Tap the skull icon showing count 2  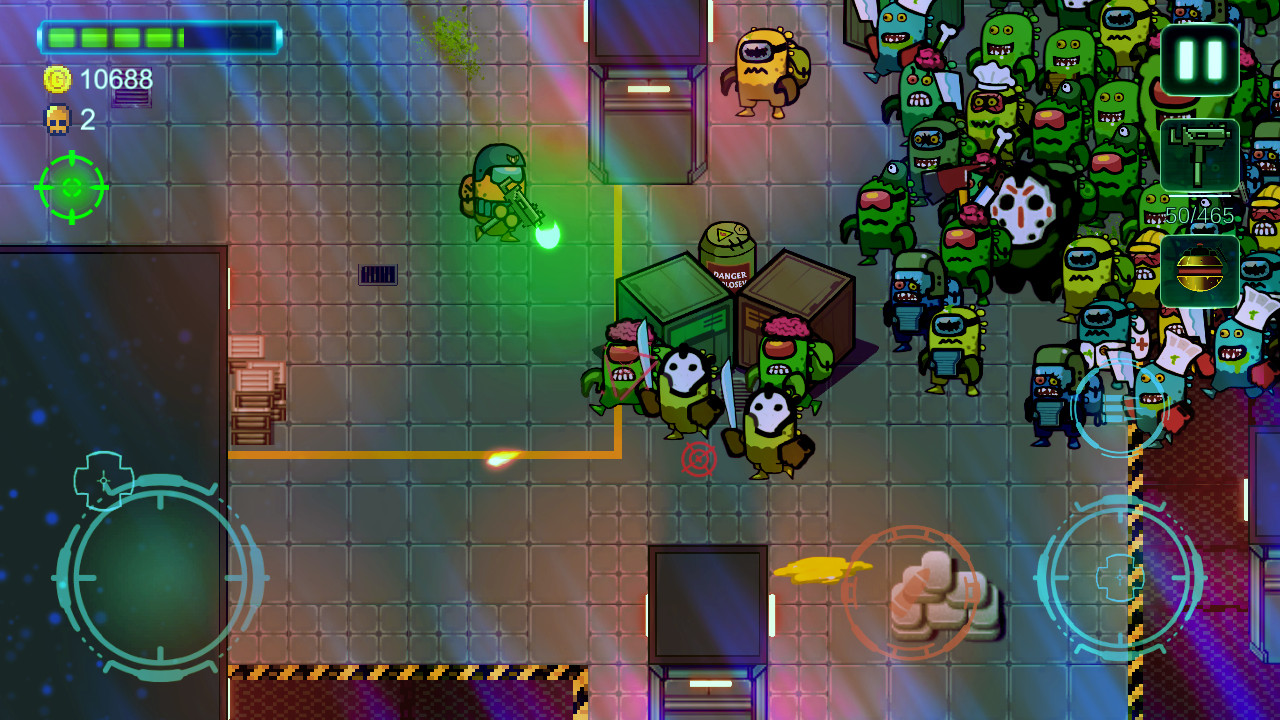click(x=58, y=119)
